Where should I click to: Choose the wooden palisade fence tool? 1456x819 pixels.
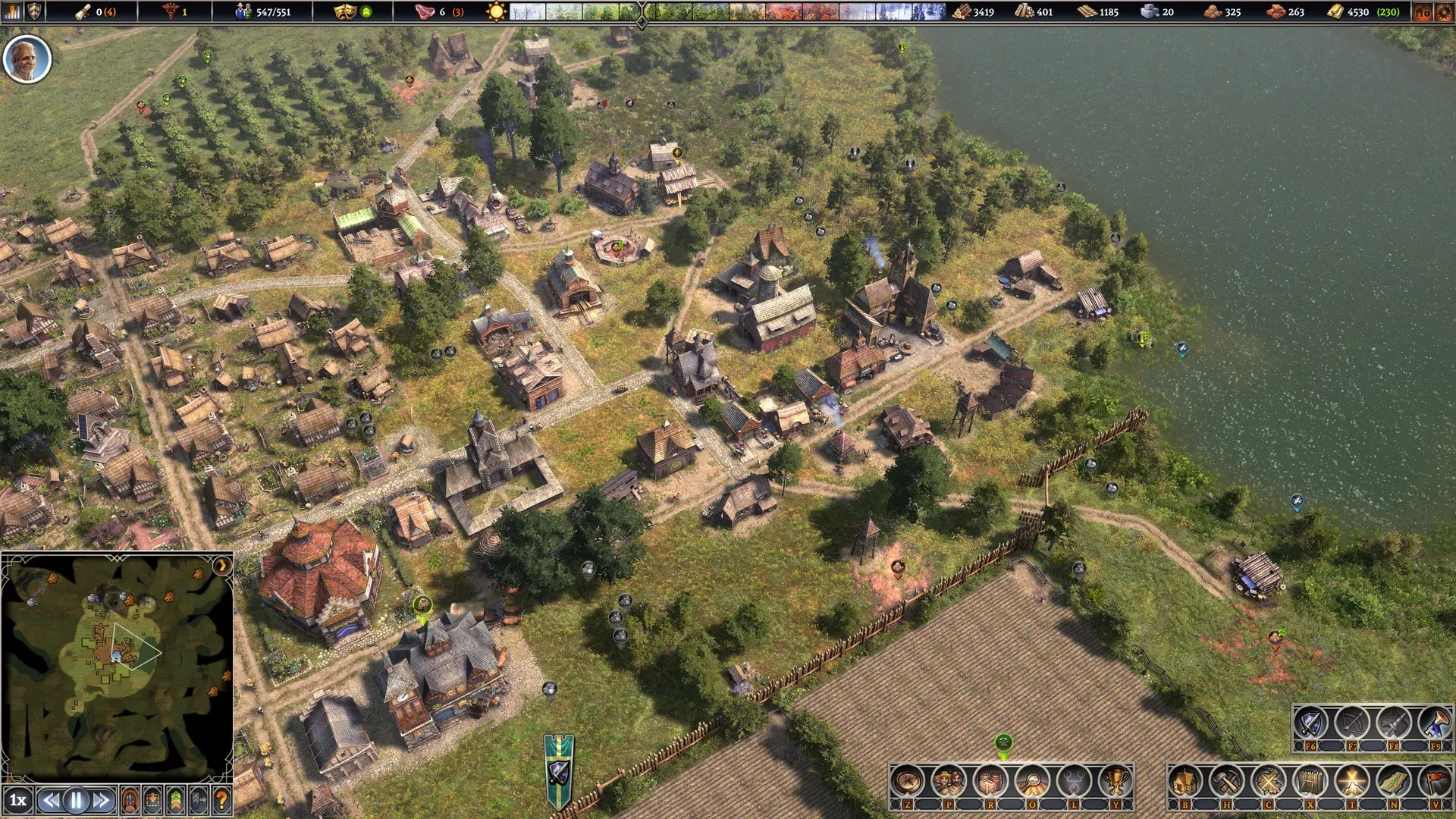tap(1310, 781)
